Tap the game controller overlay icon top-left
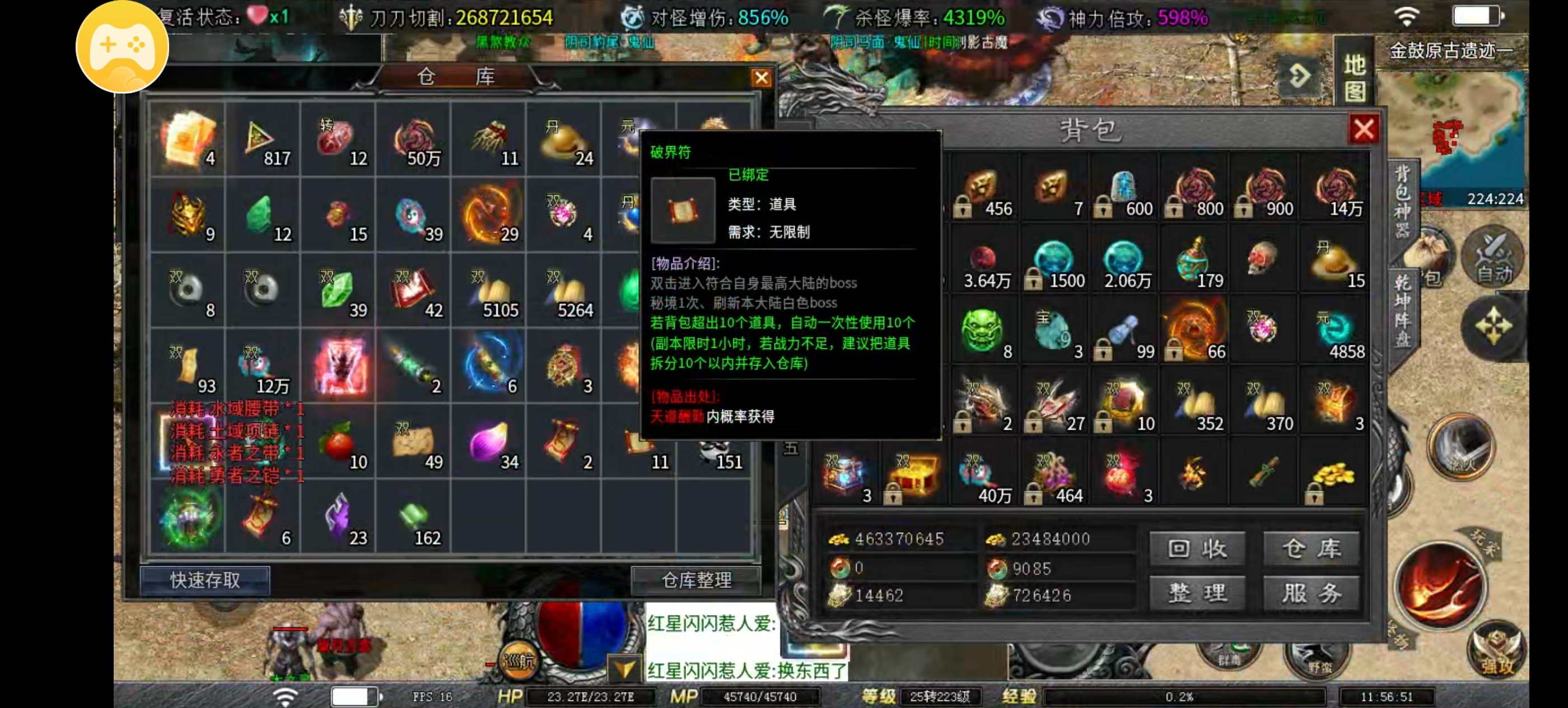Viewport: 1568px width, 708px height. pos(121,48)
